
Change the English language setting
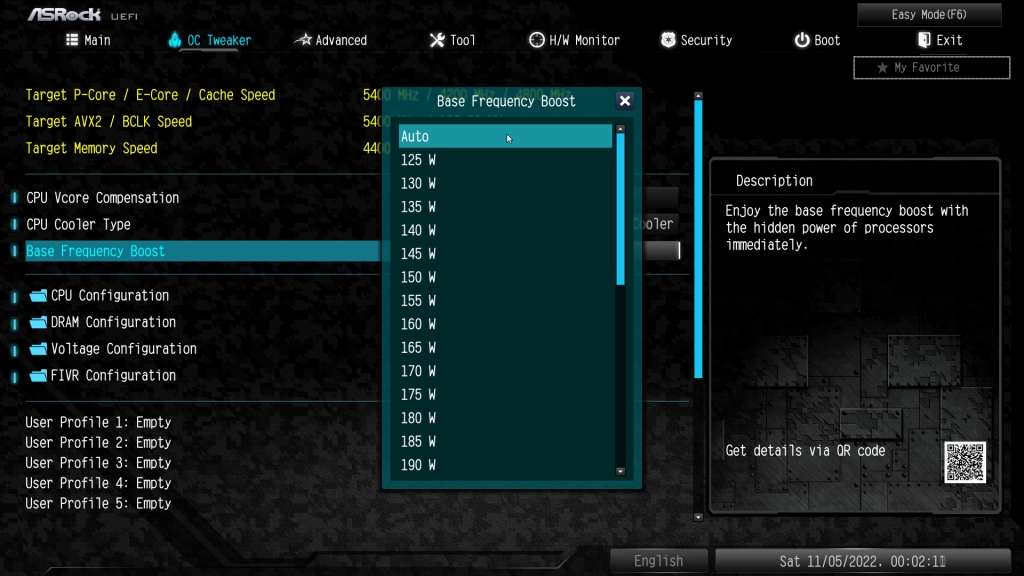coord(659,561)
